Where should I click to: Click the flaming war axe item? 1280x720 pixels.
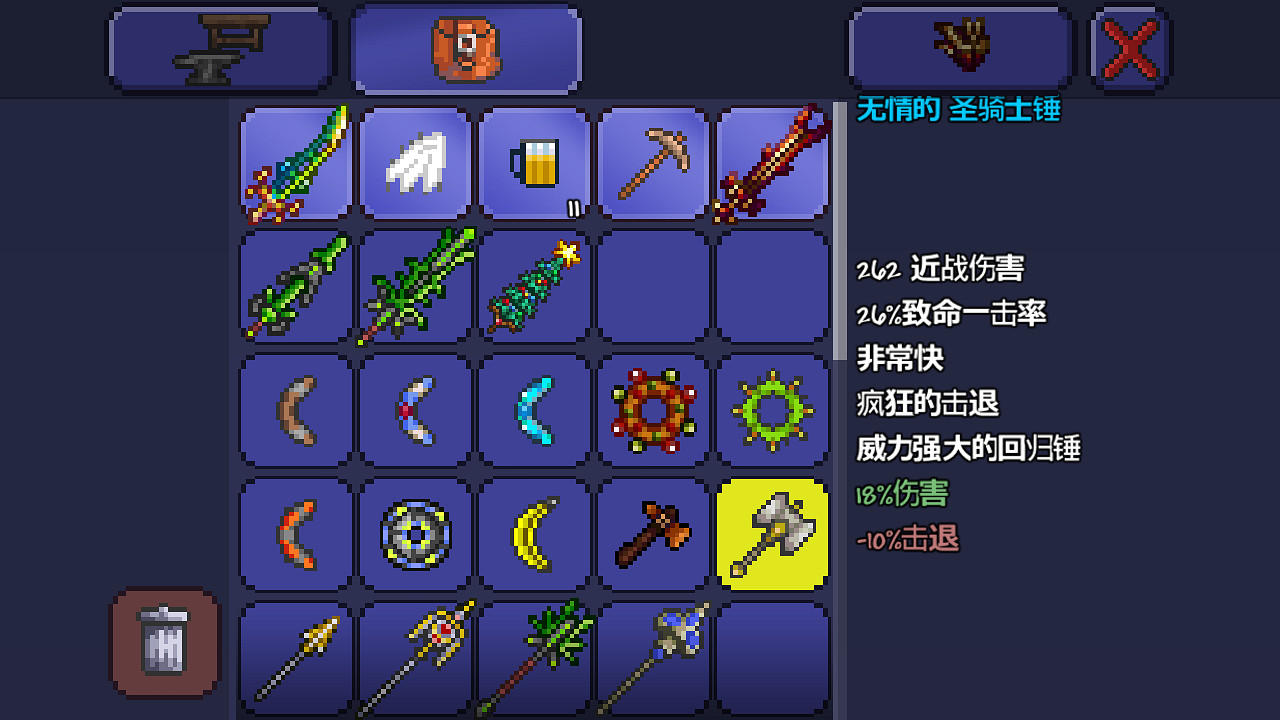point(653,533)
